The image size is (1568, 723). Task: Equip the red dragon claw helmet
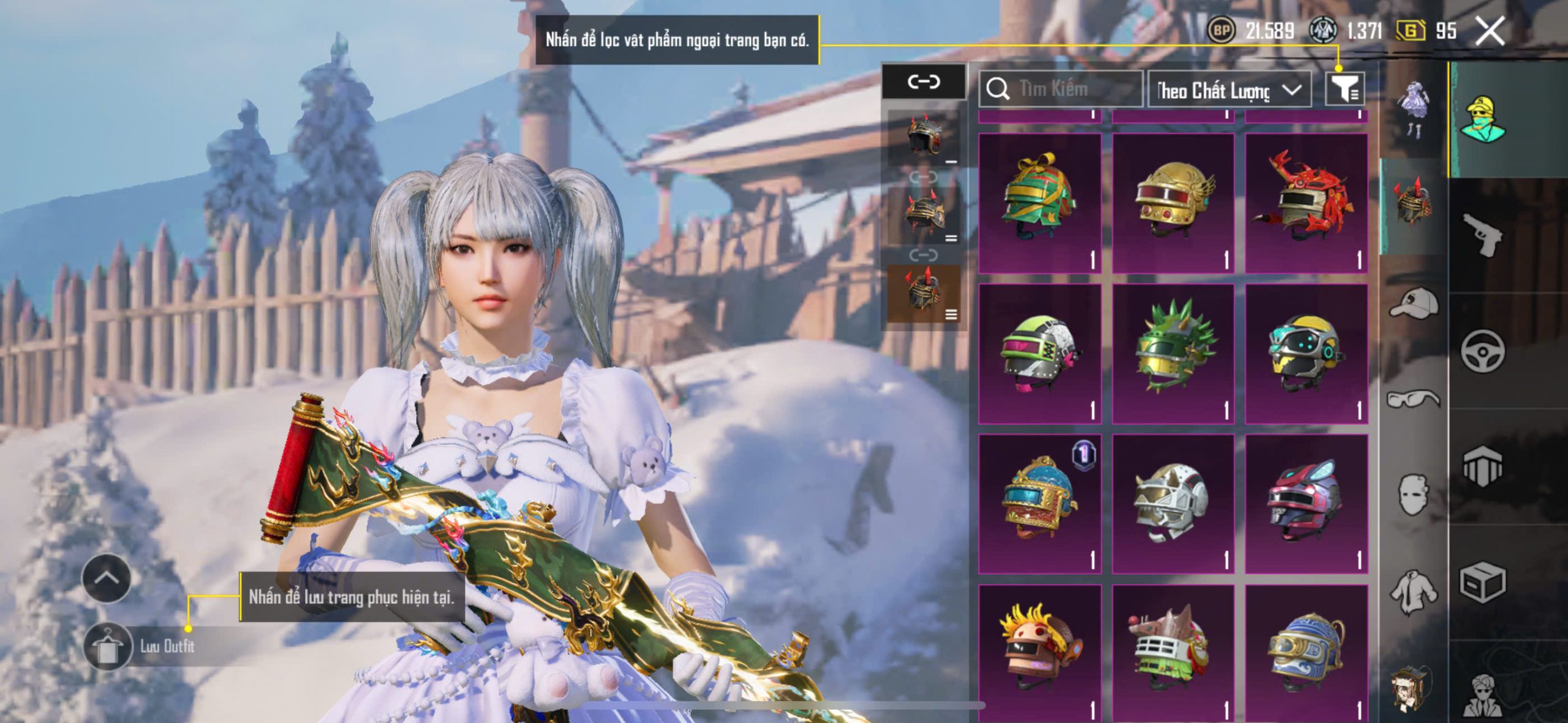coord(1306,202)
